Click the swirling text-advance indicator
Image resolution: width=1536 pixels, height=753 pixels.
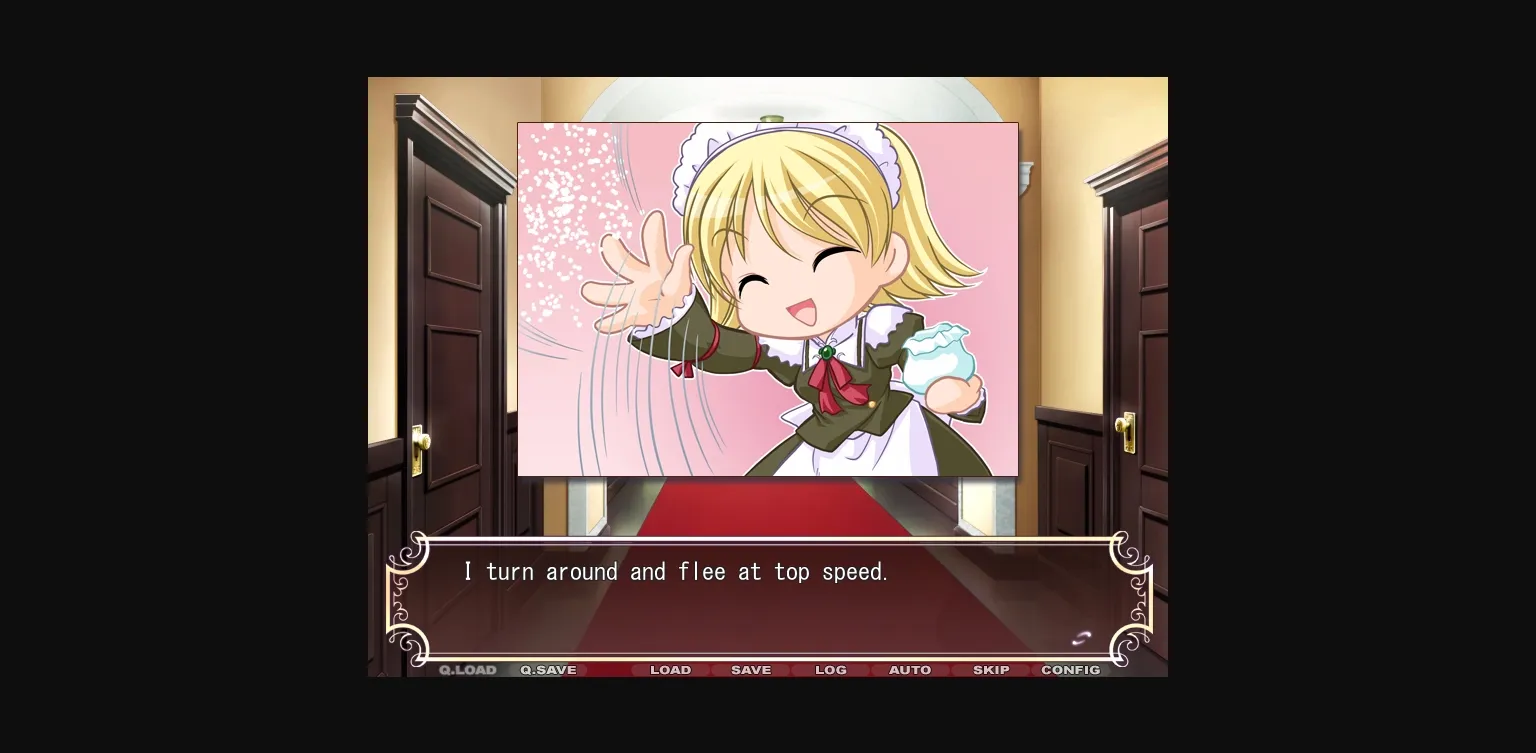tap(1082, 638)
